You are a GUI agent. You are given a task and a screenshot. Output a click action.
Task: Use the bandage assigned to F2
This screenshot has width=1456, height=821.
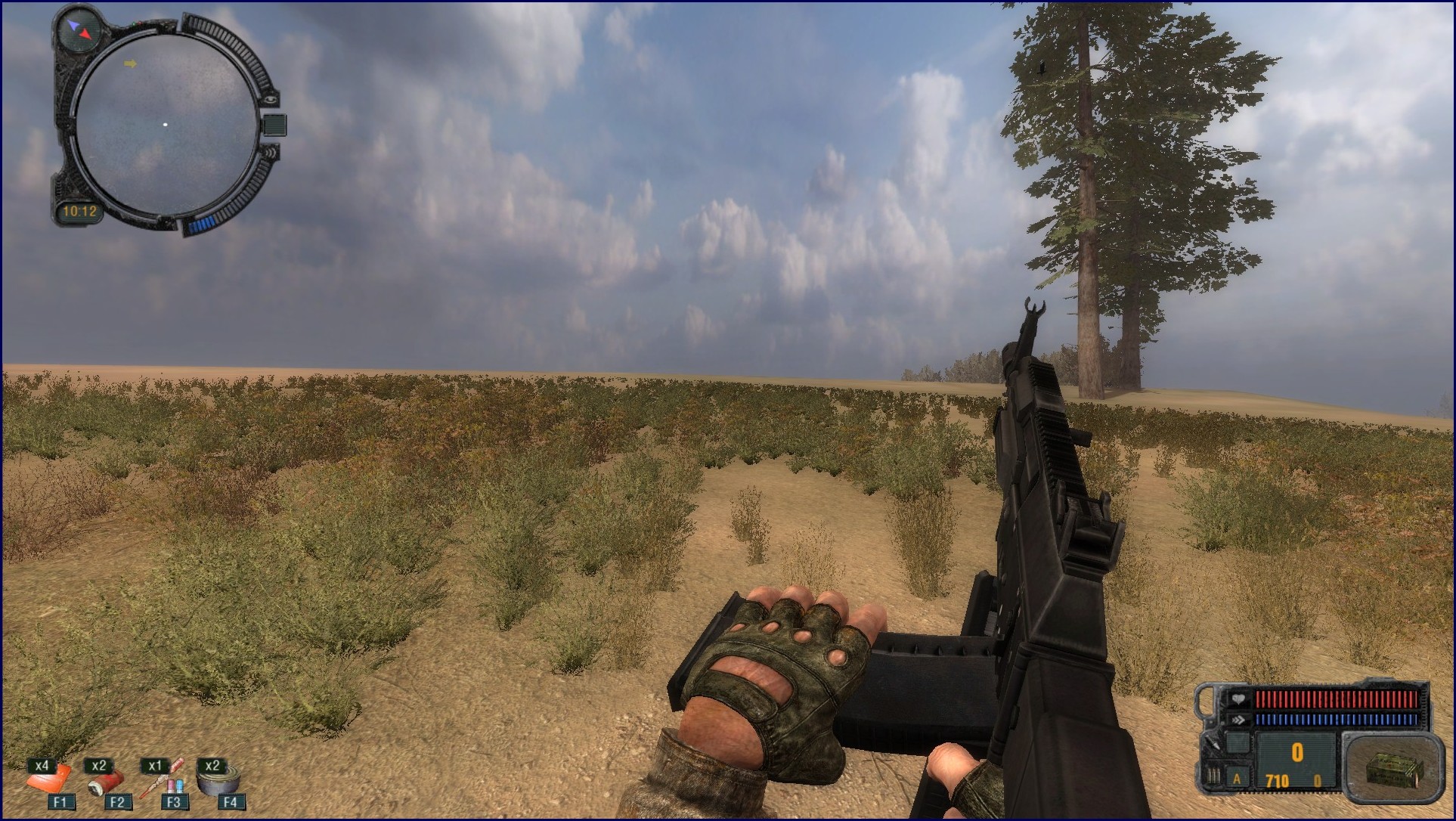[x=106, y=784]
